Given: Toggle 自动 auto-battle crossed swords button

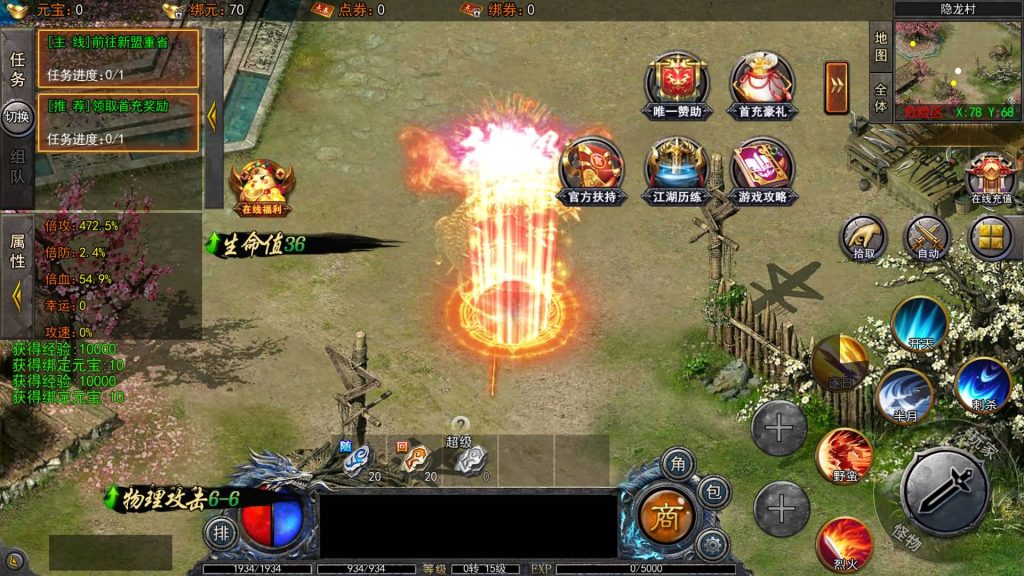Looking at the screenshot, I should (927, 237).
